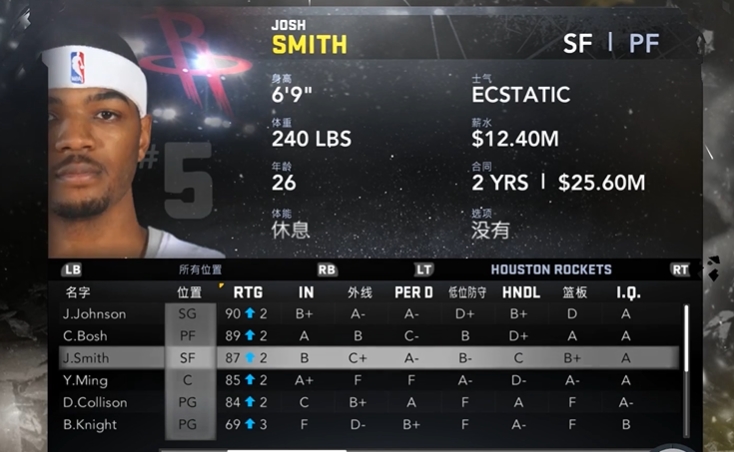Sort the roster by RTG column
Image resolution: width=734 pixels, height=452 pixels.
[248, 293]
